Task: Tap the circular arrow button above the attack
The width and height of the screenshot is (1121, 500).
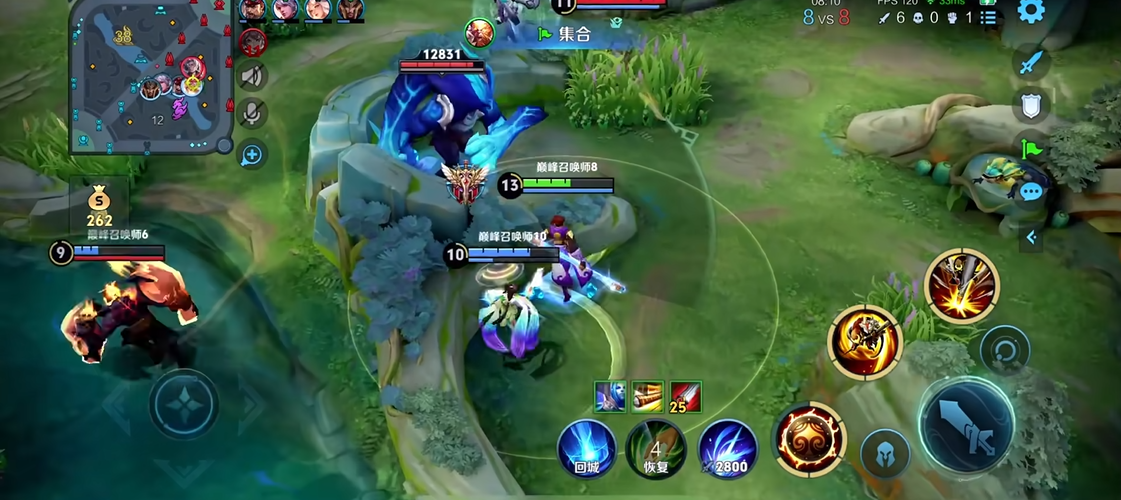Action: (1004, 350)
